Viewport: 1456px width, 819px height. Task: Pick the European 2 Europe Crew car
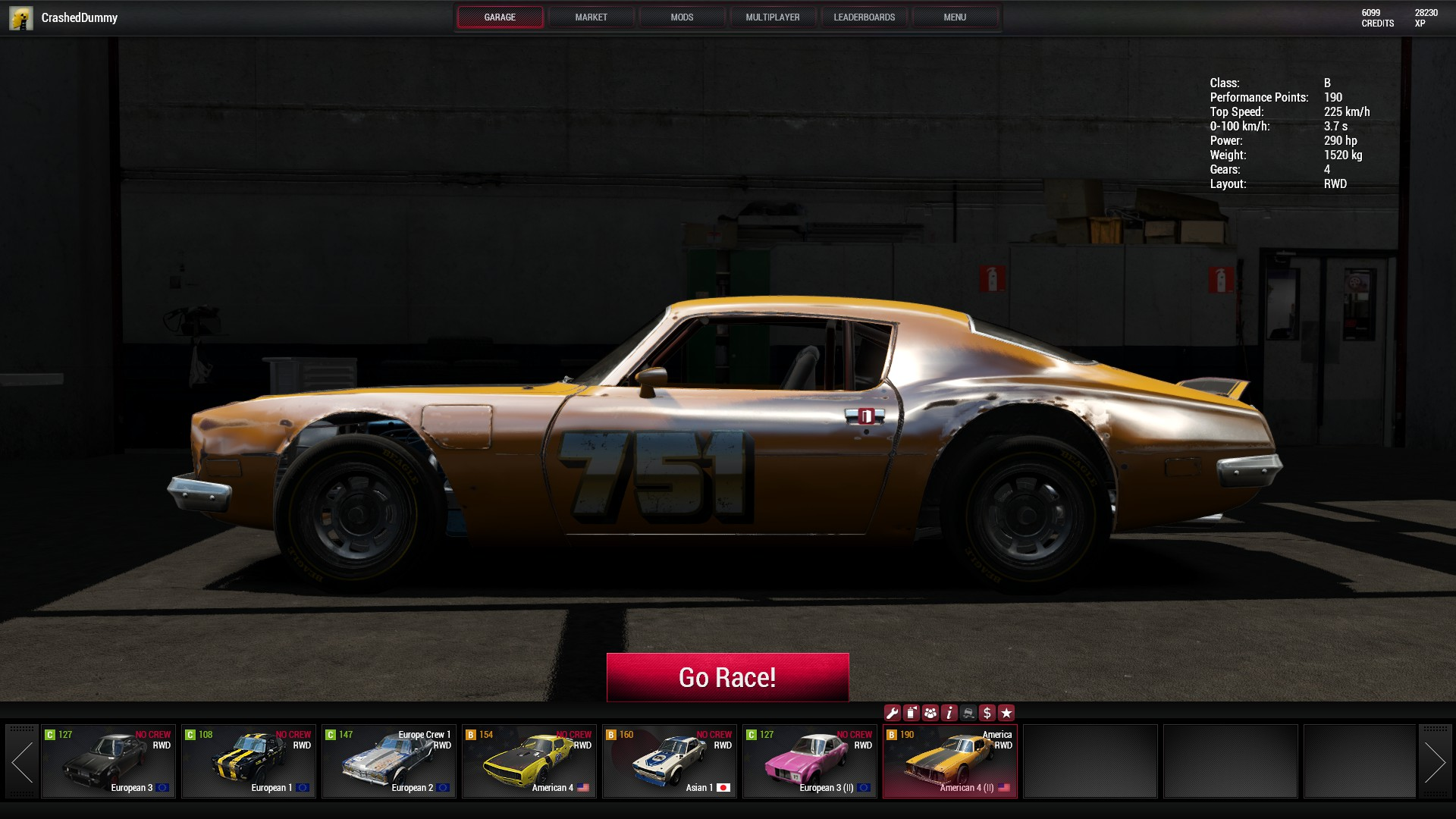(389, 761)
